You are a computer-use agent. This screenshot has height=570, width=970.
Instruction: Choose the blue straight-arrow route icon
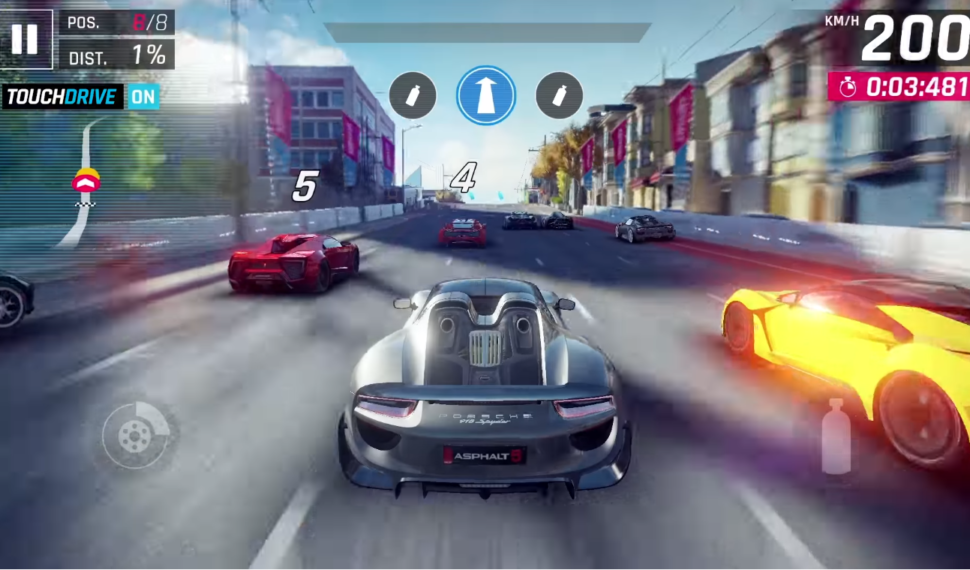pos(486,96)
